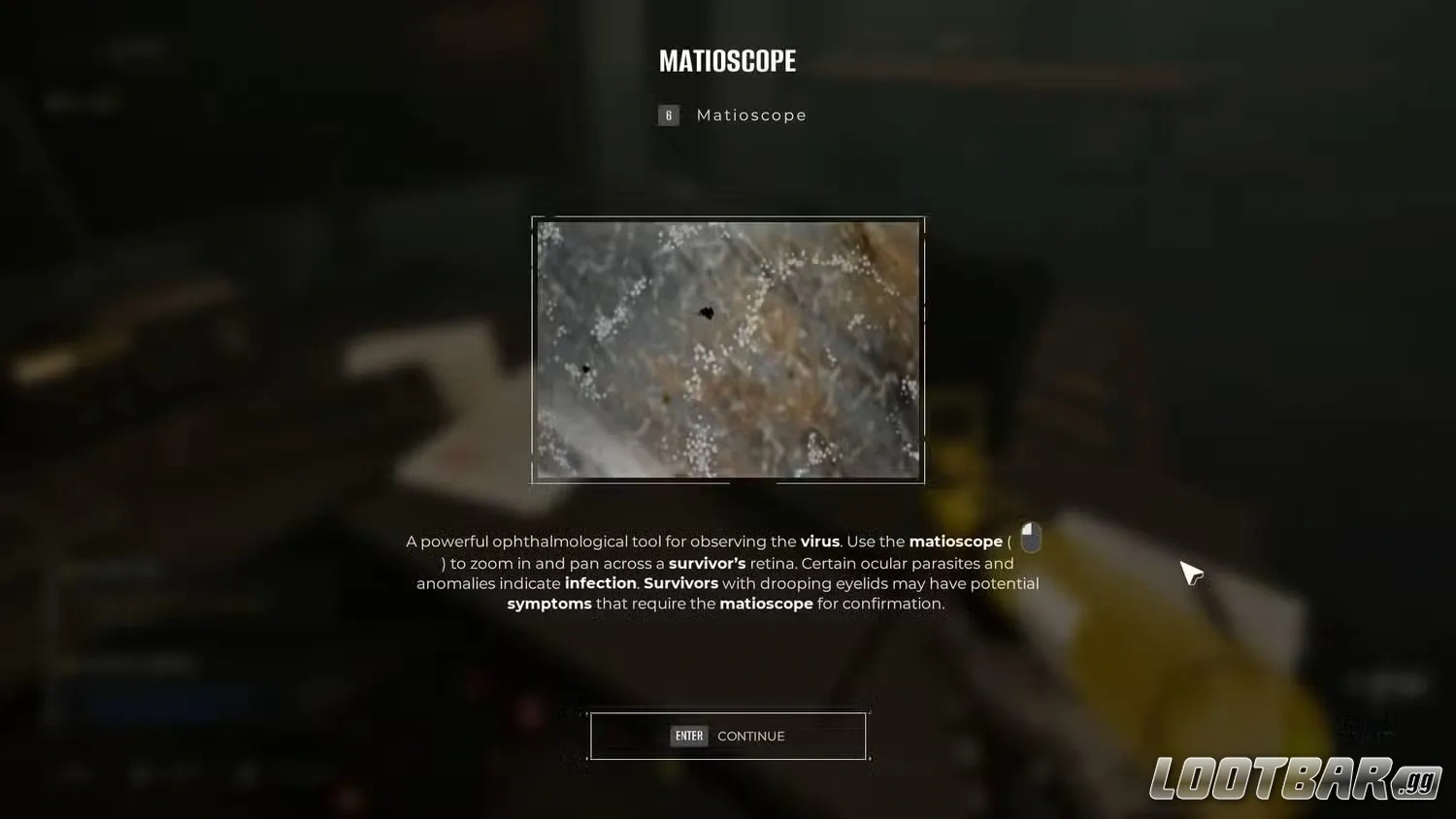This screenshot has width=1456, height=819.
Task: Click the bold 'survivor's' text highlight
Action: click(708, 563)
